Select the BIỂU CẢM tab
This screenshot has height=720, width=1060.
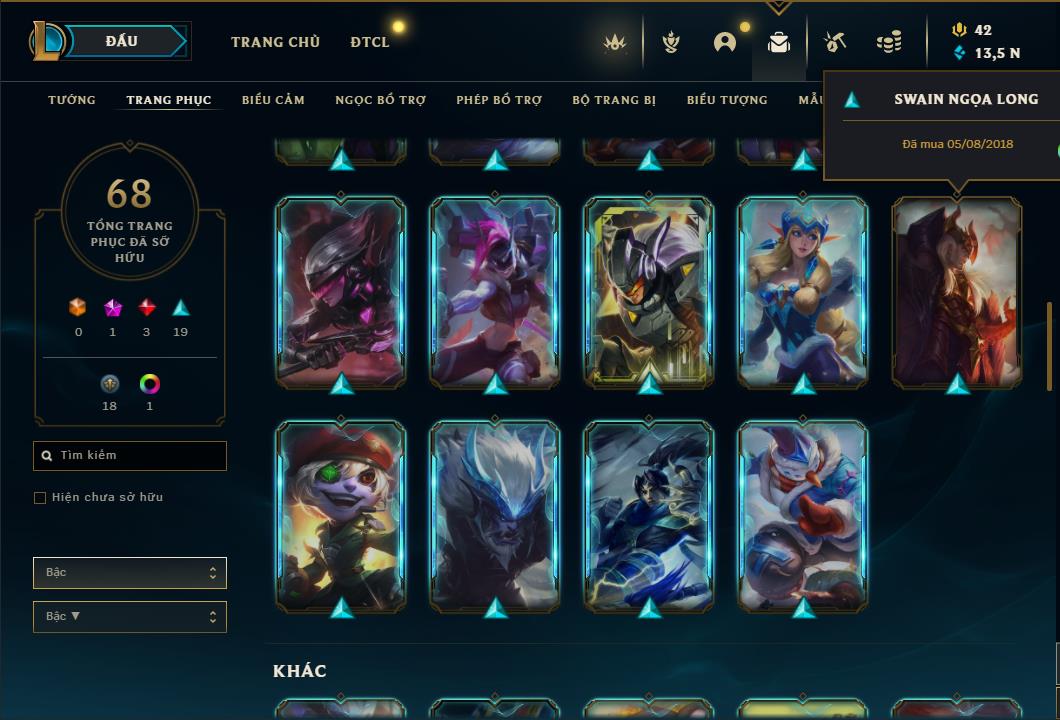coord(273,100)
